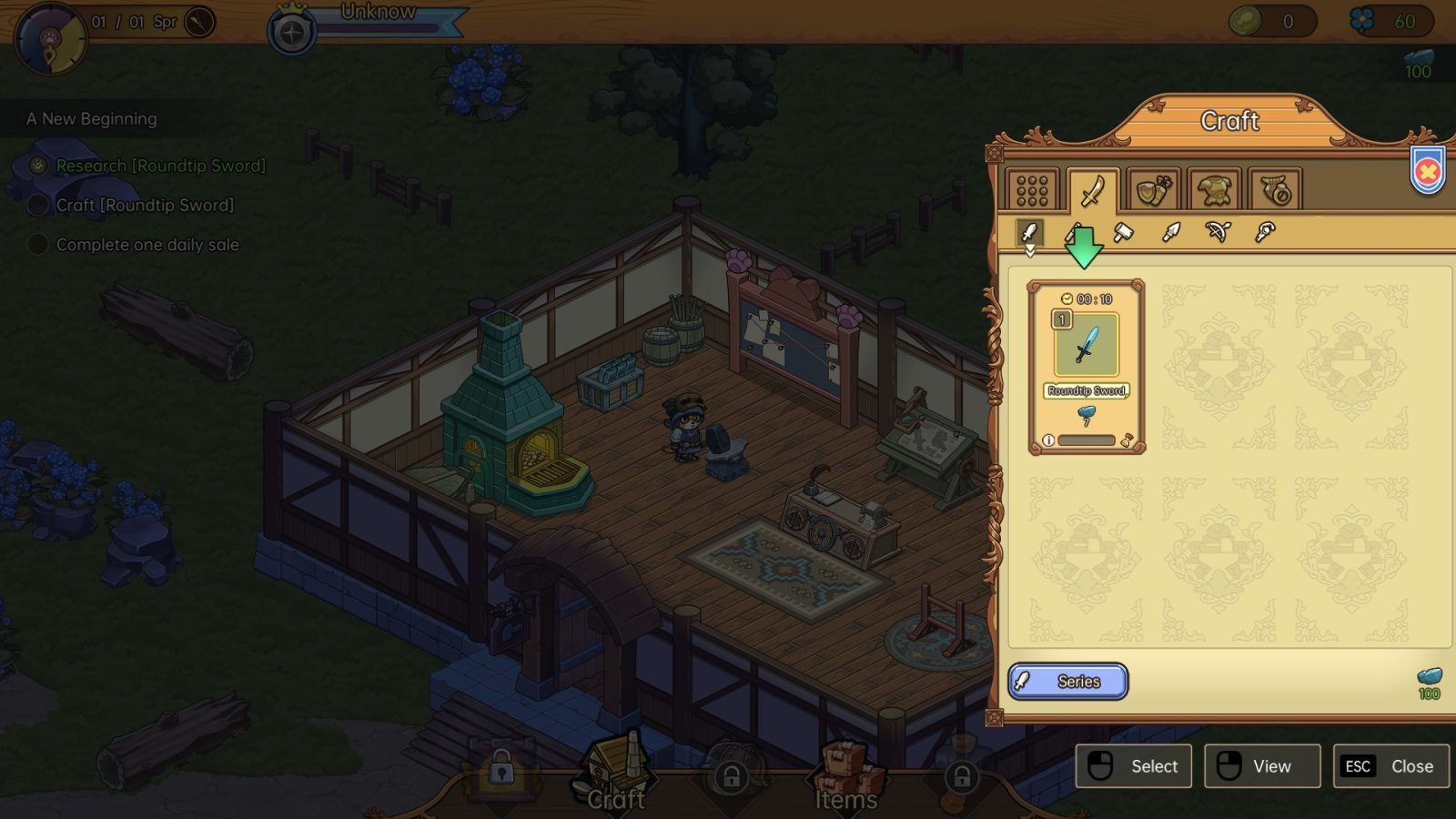Choose the spearhead subcategory icon

point(1171,232)
